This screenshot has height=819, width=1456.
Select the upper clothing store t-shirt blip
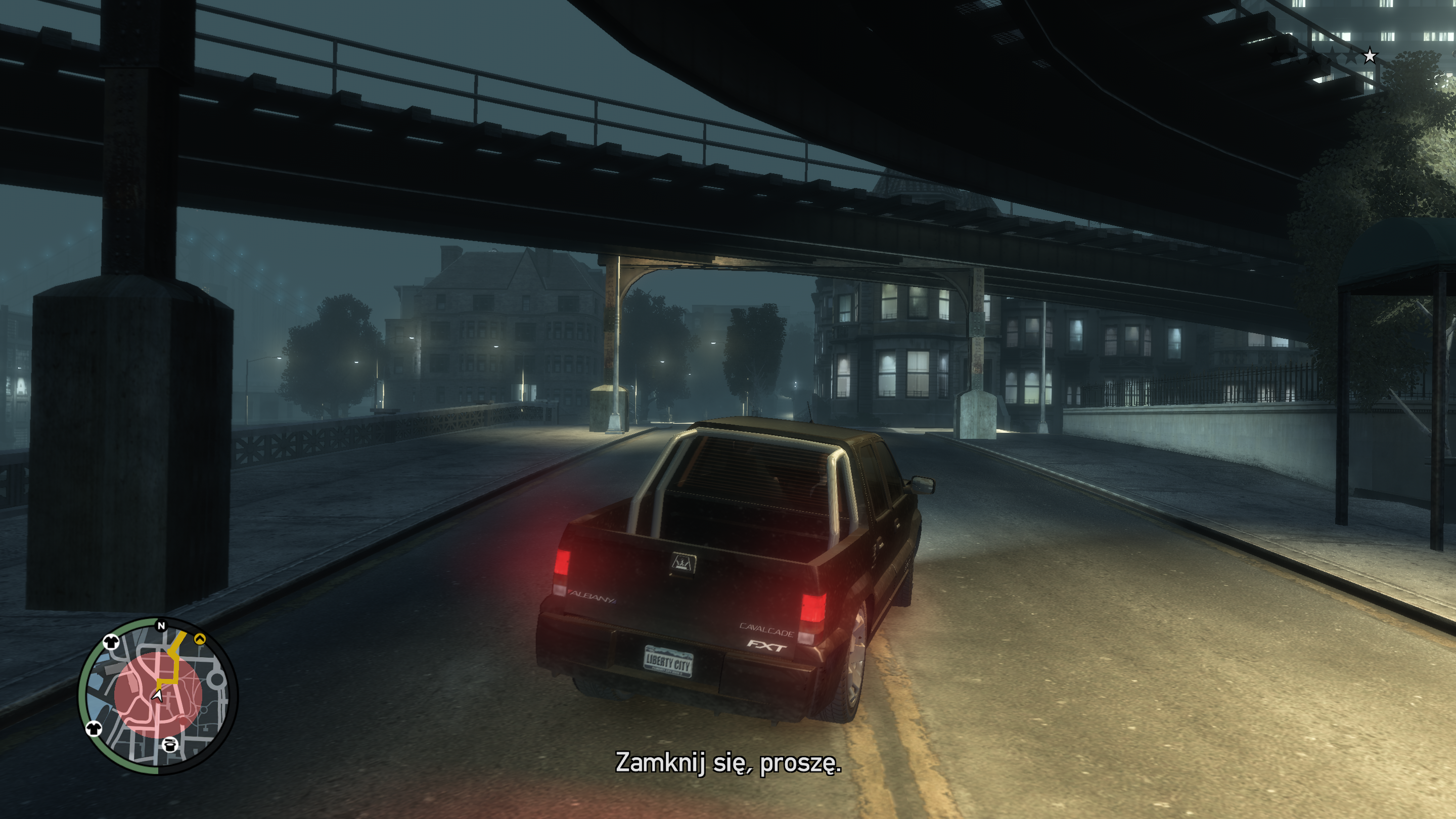(110, 642)
